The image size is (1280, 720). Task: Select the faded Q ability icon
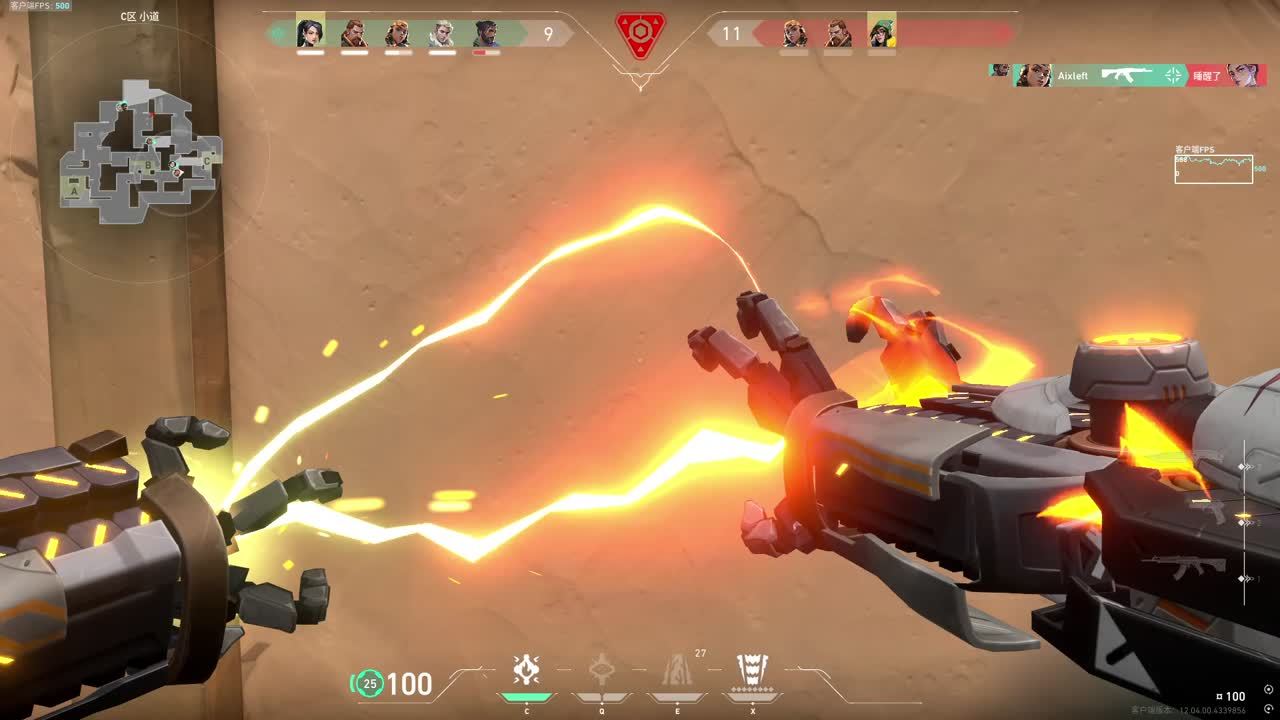click(x=601, y=670)
